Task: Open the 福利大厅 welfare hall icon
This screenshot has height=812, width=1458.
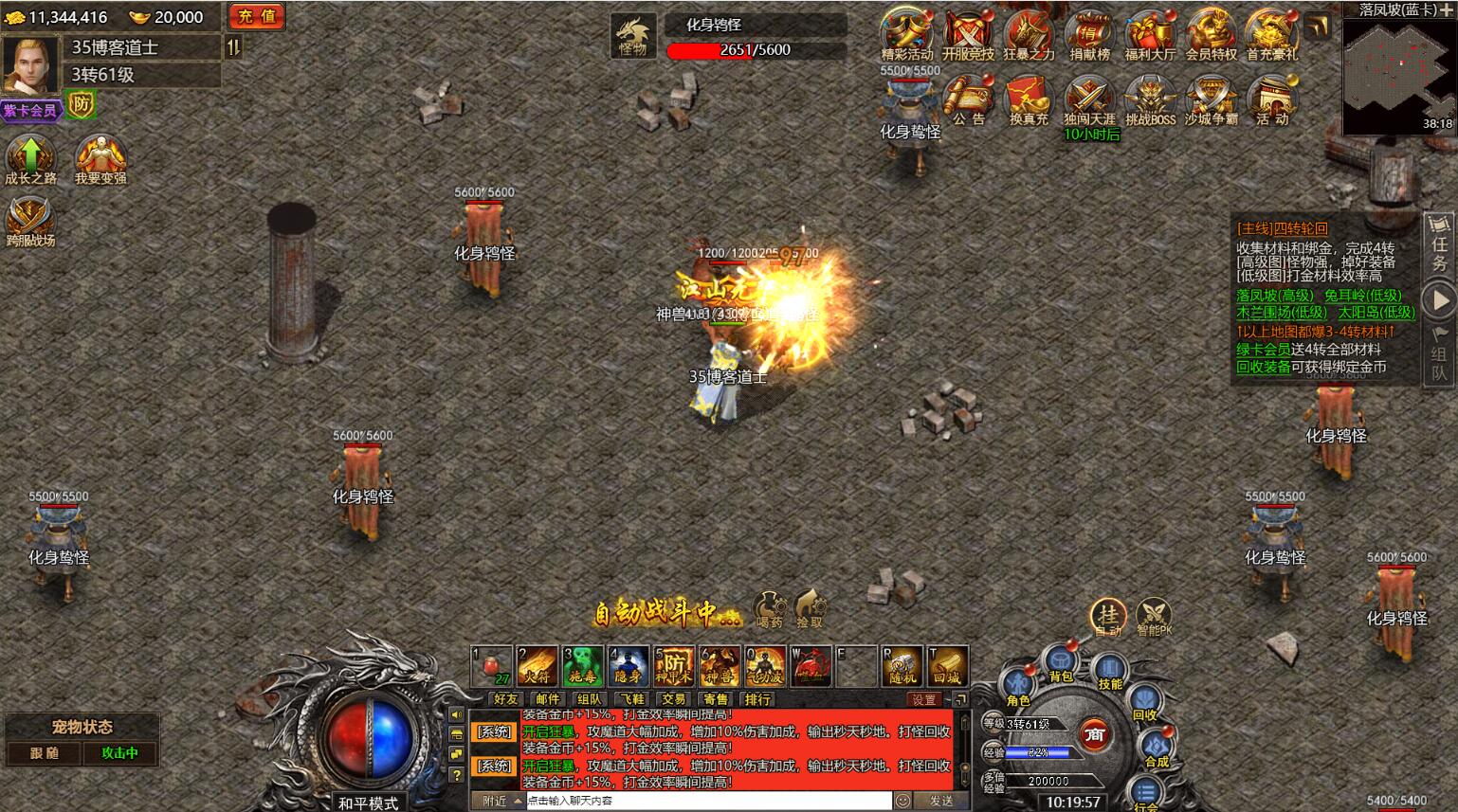Action: (1150, 35)
